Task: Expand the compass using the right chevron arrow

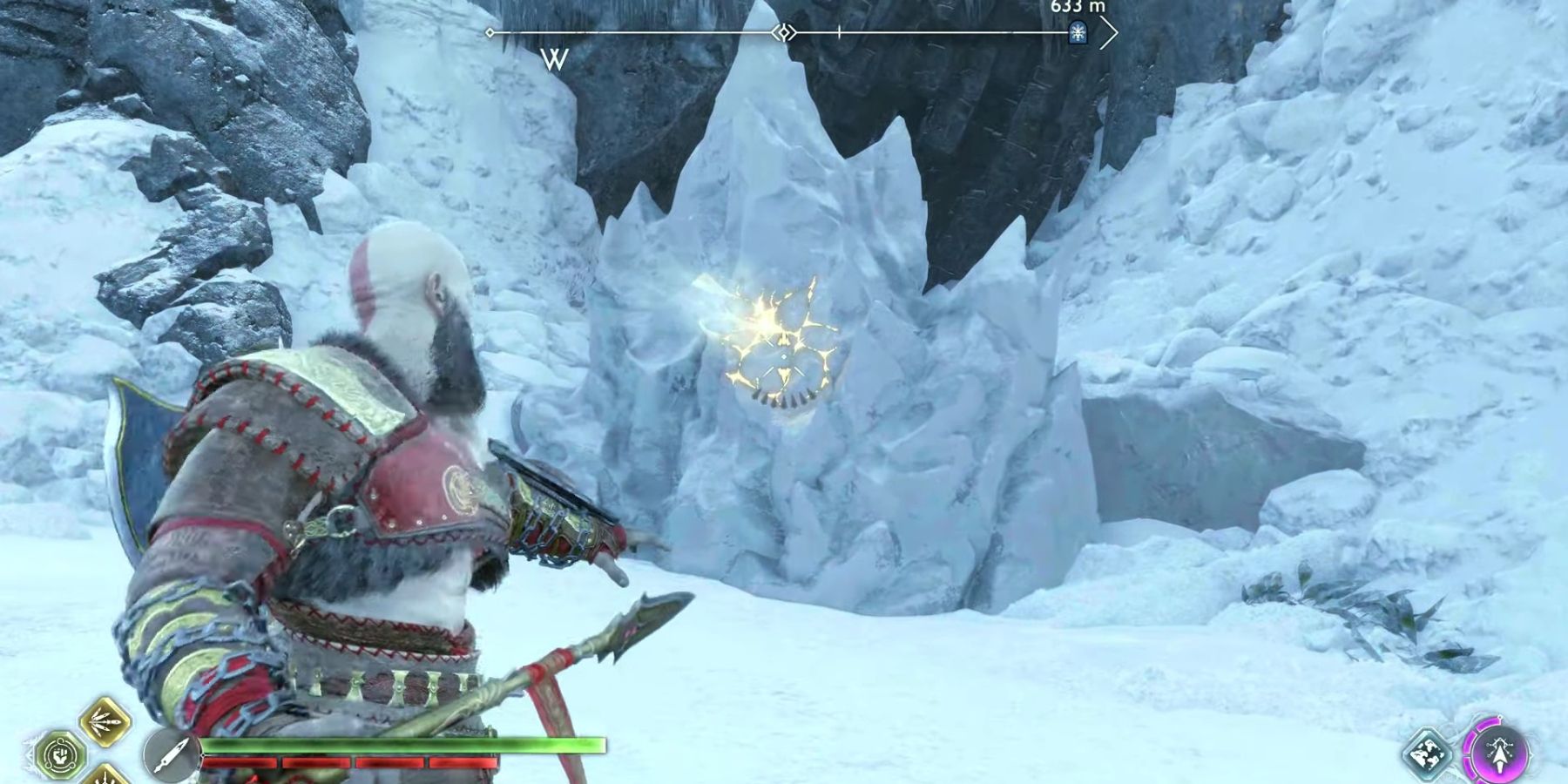Action: click(1108, 31)
